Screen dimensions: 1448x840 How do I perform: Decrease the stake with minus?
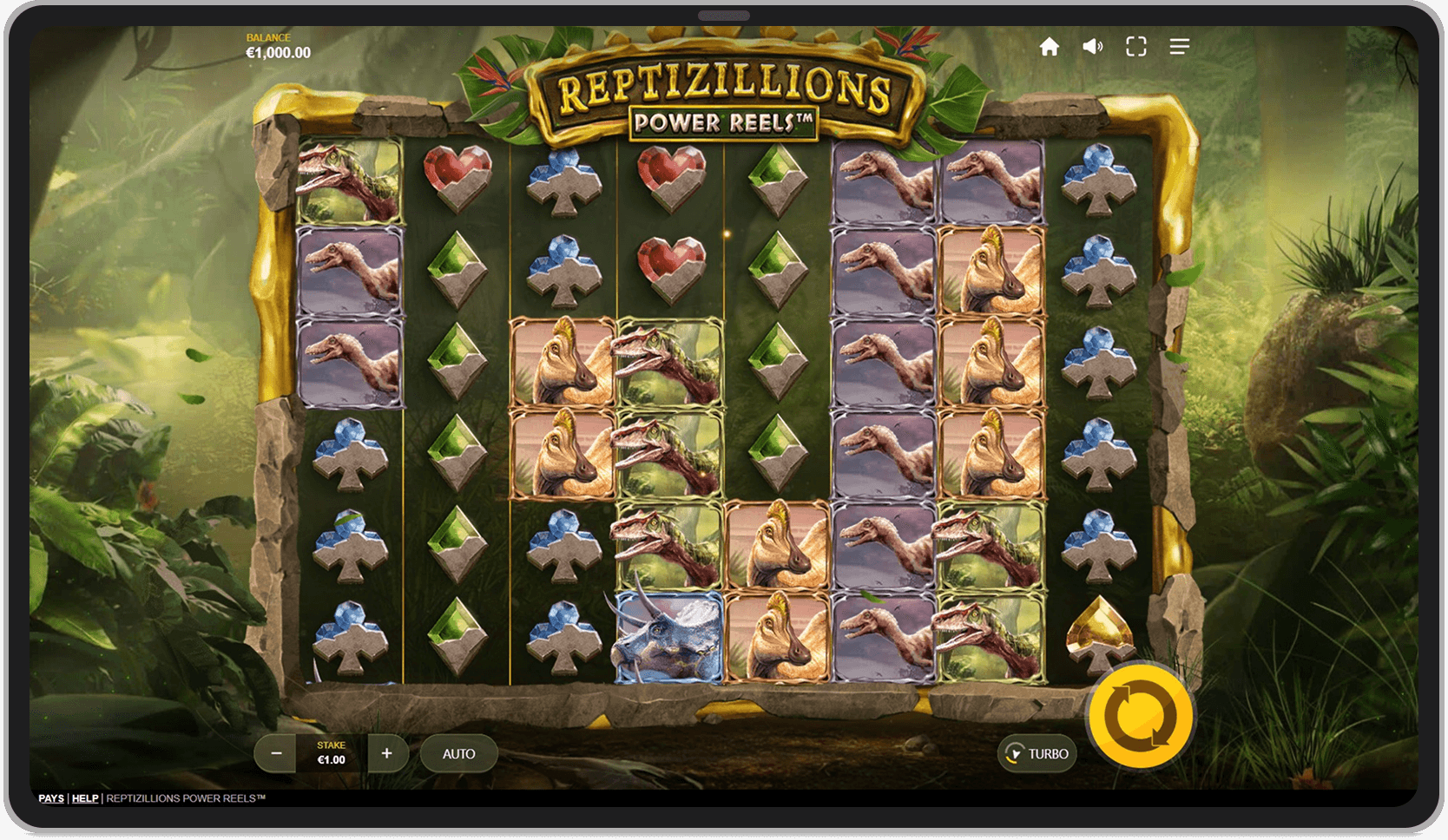275,753
